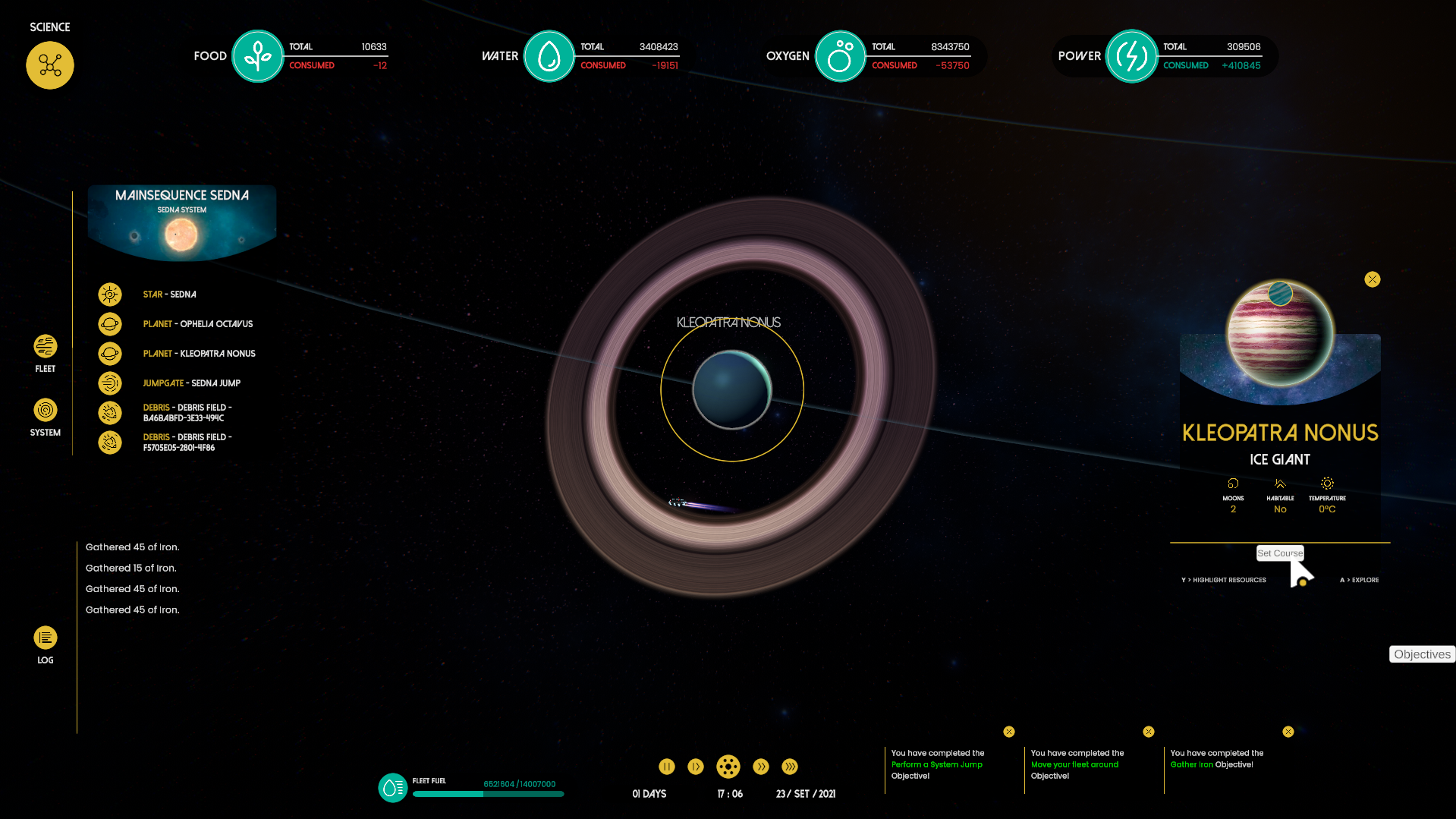Image resolution: width=1456 pixels, height=819 pixels.
Task: Open the Objectives panel
Action: click(x=1422, y=654)
